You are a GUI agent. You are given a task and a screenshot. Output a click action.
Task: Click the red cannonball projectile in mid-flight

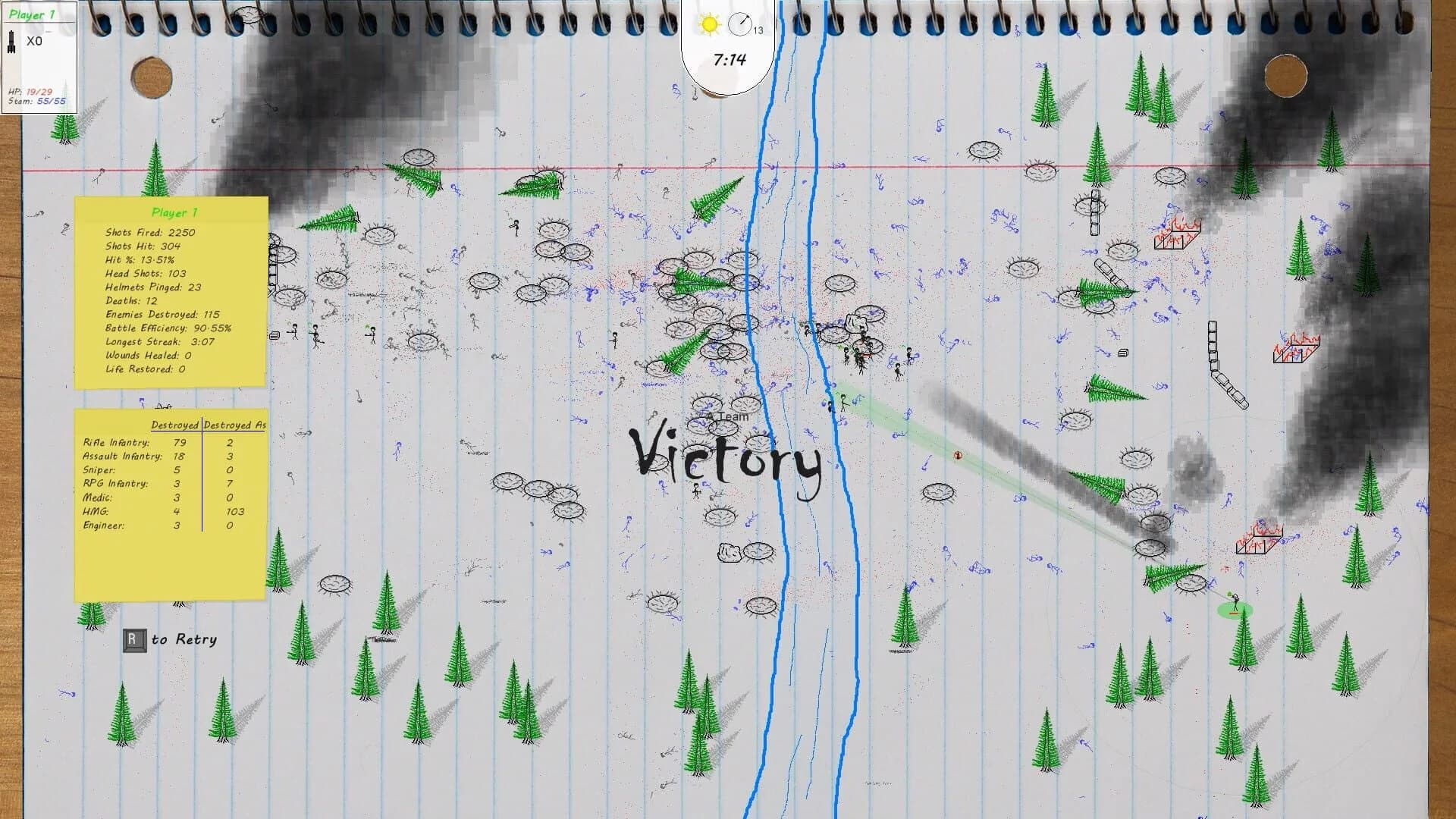coord(957,456)
